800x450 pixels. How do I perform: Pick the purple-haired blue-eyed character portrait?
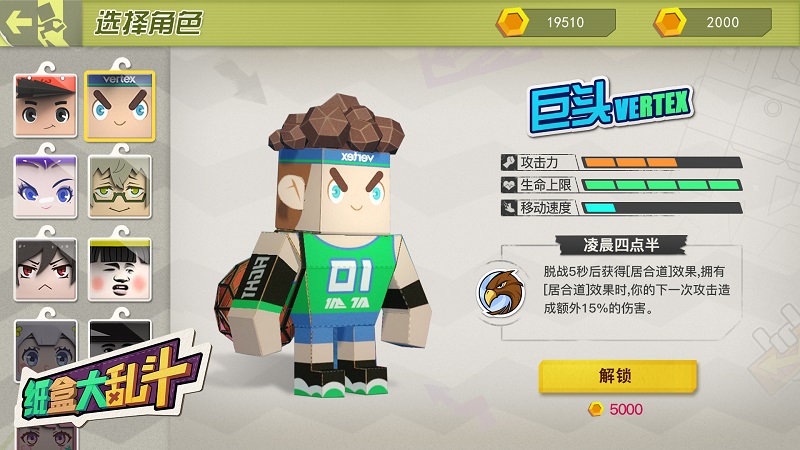[45, 187]
